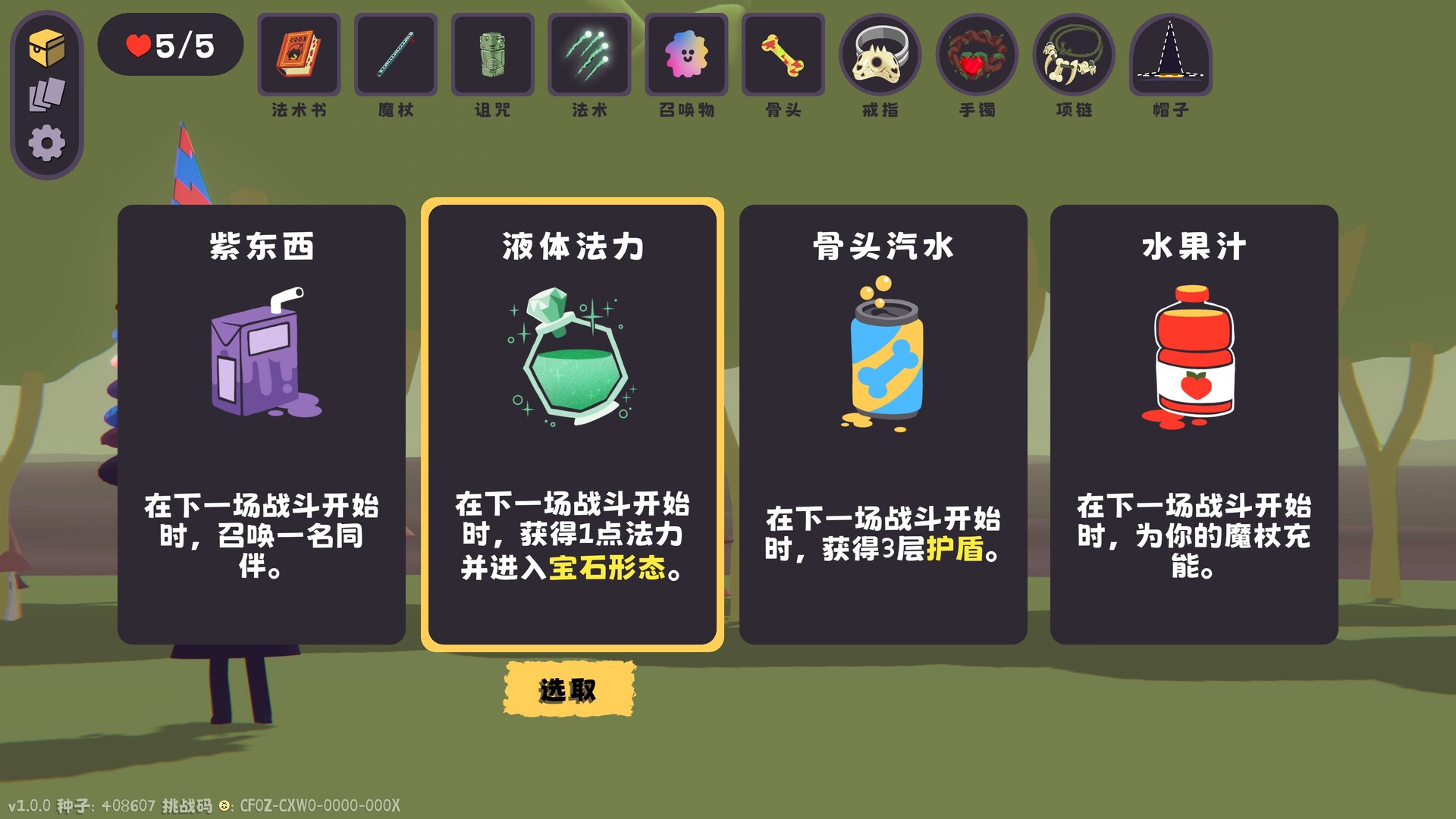This screenshot has width=1456, height=819.
Task: Open the 戒指 ring category
Action: click(880, 55)
